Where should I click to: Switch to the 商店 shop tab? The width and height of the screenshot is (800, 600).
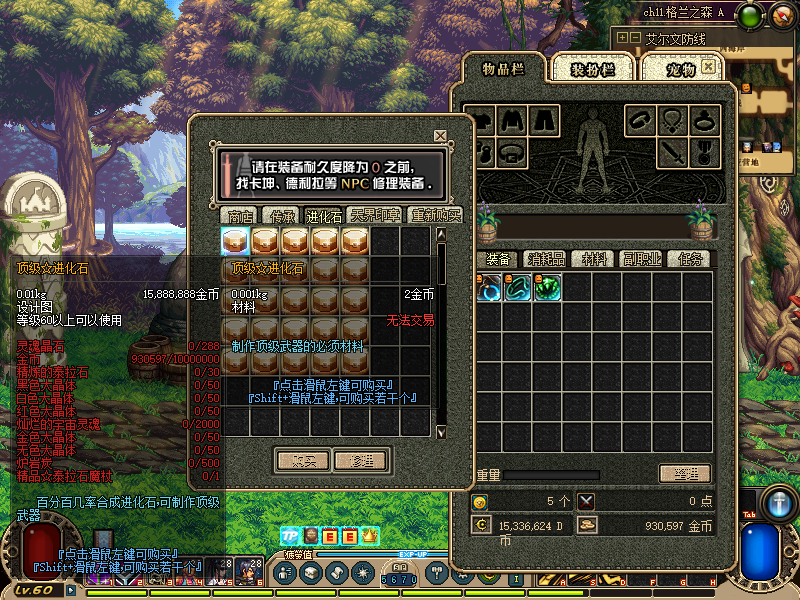click(x=240, y=215)
